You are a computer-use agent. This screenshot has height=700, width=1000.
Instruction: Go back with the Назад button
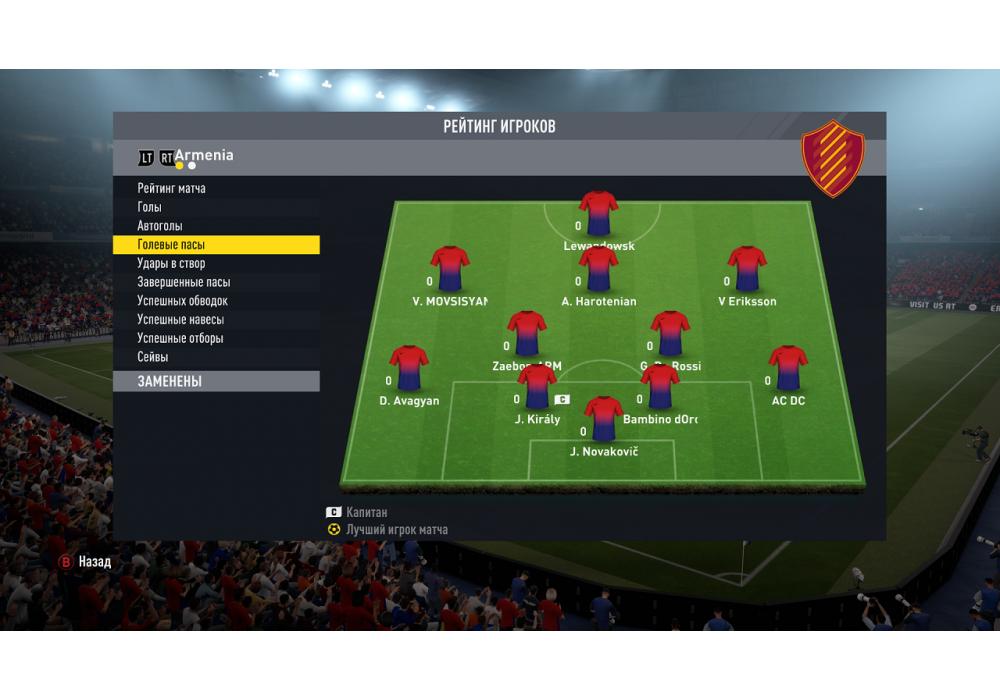pos(87,562)
